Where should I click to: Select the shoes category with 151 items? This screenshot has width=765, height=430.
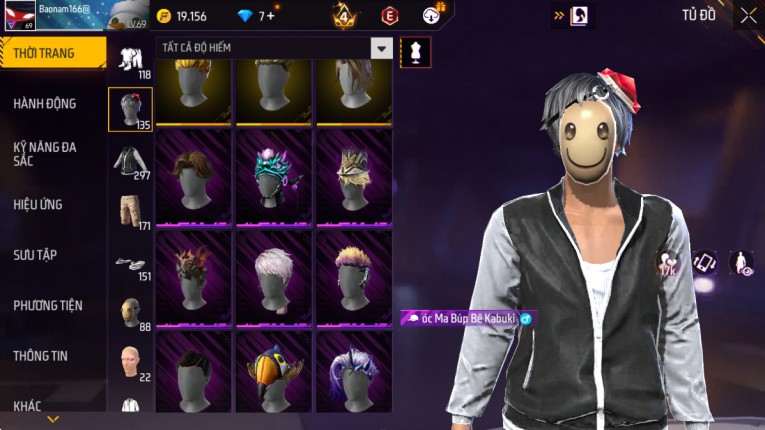point(130,263)
